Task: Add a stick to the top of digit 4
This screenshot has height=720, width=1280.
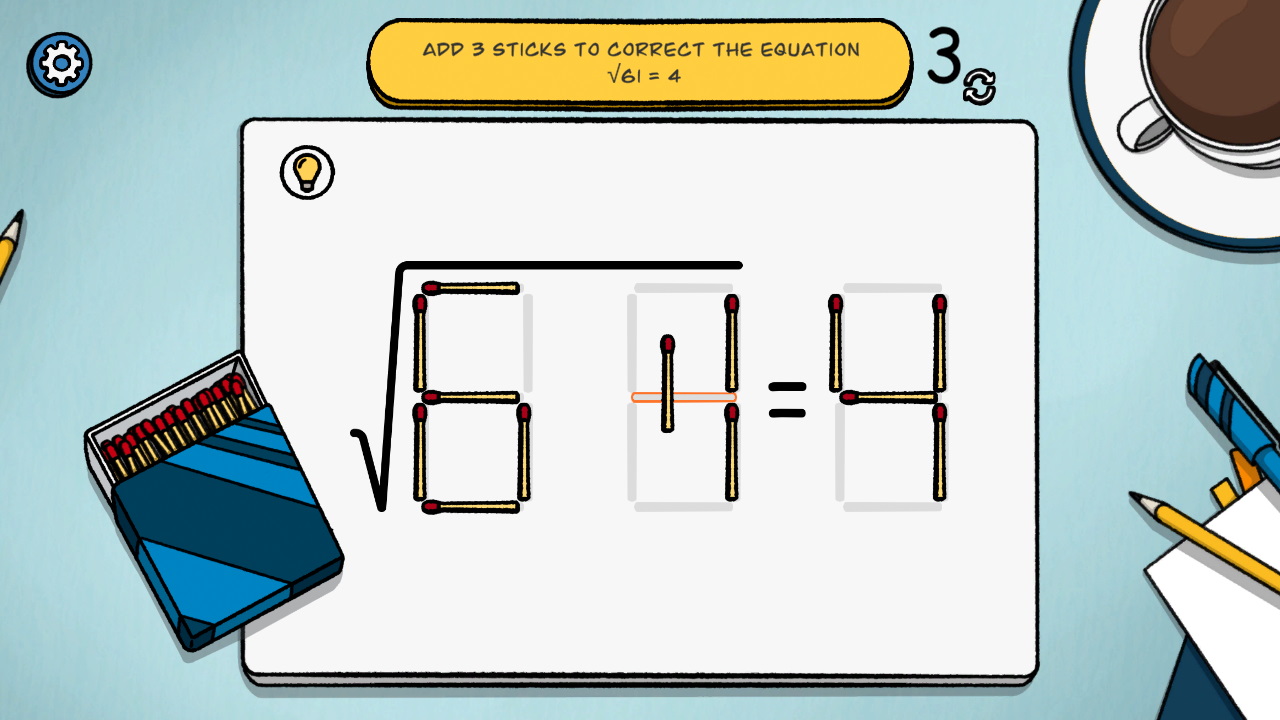Action: pos(888,287)
